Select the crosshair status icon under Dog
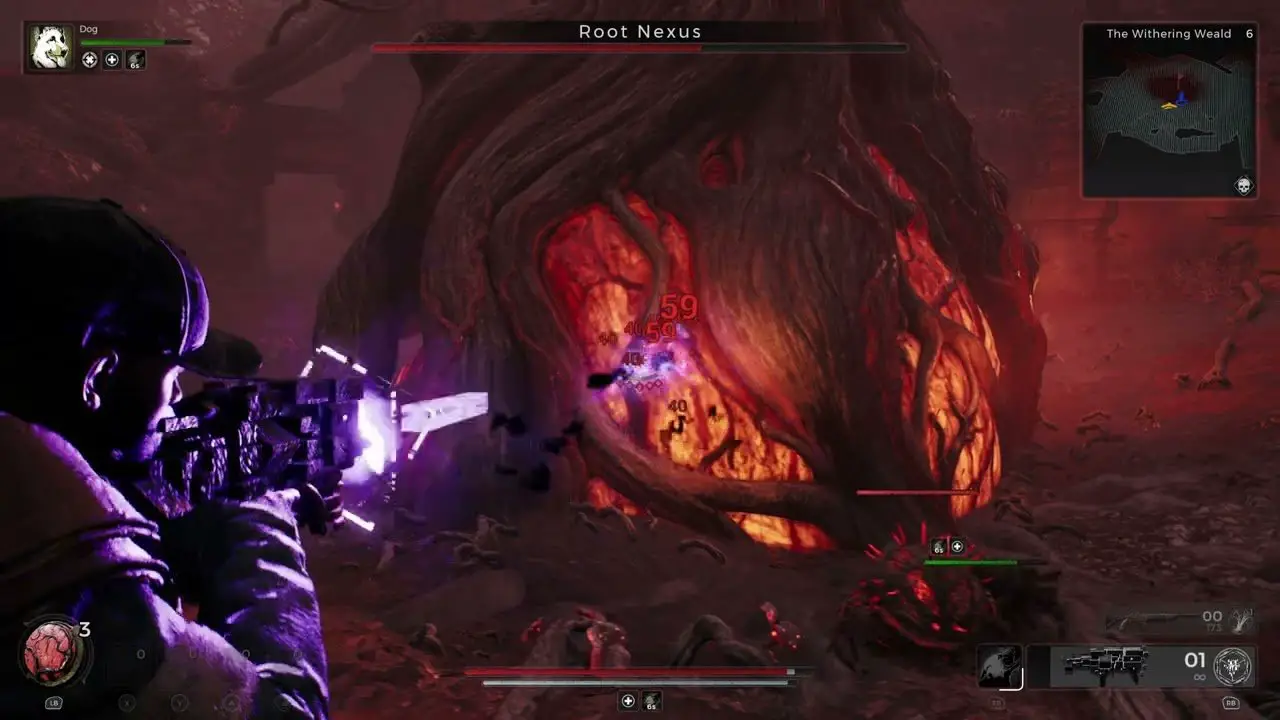 point(90,60)
